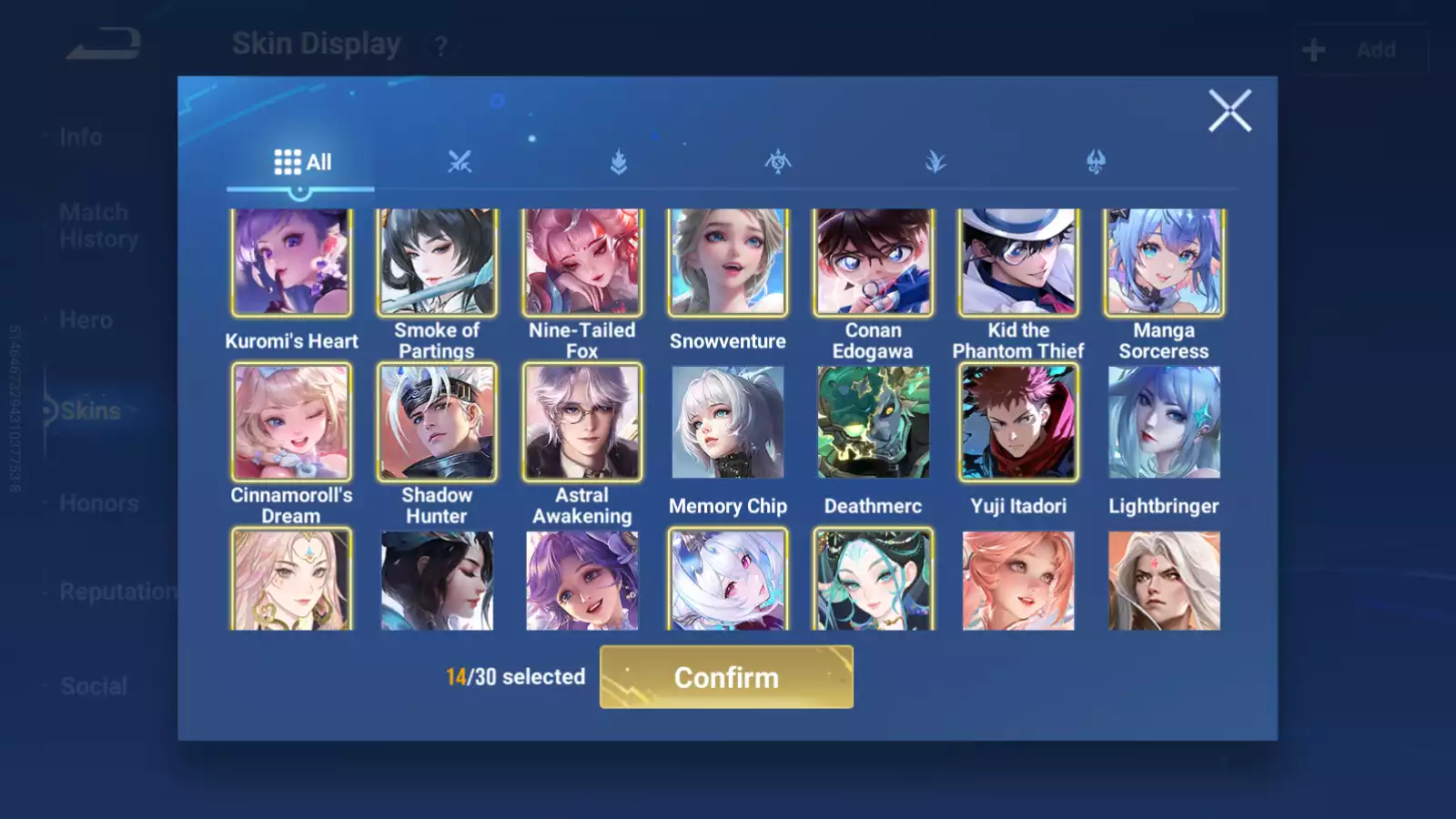Image resolution: width=1456 pixels, height=819 pixels.
Task: Select the Cinnamoroll's Dream skin
Action: (x=291, y=422)
